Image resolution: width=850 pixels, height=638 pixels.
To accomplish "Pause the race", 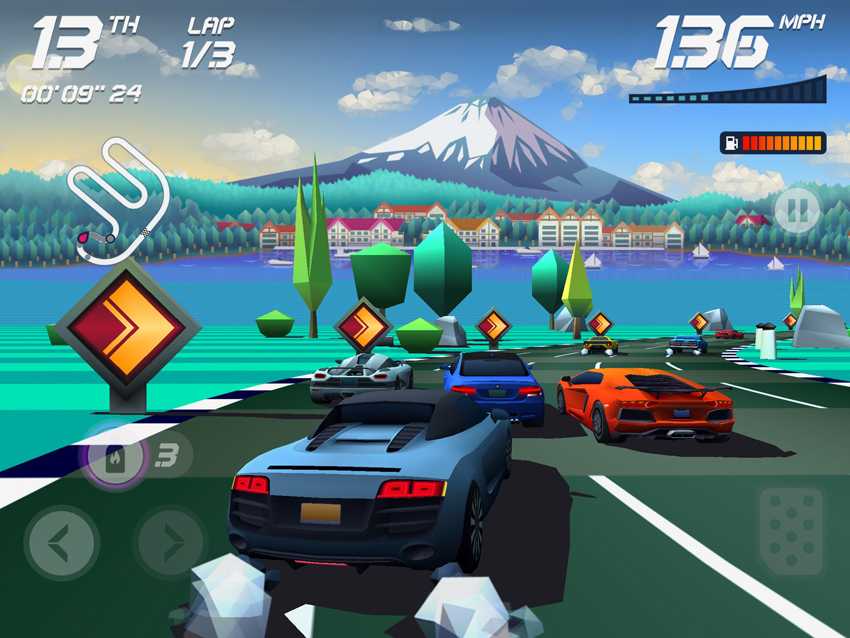I will [796, 211].
